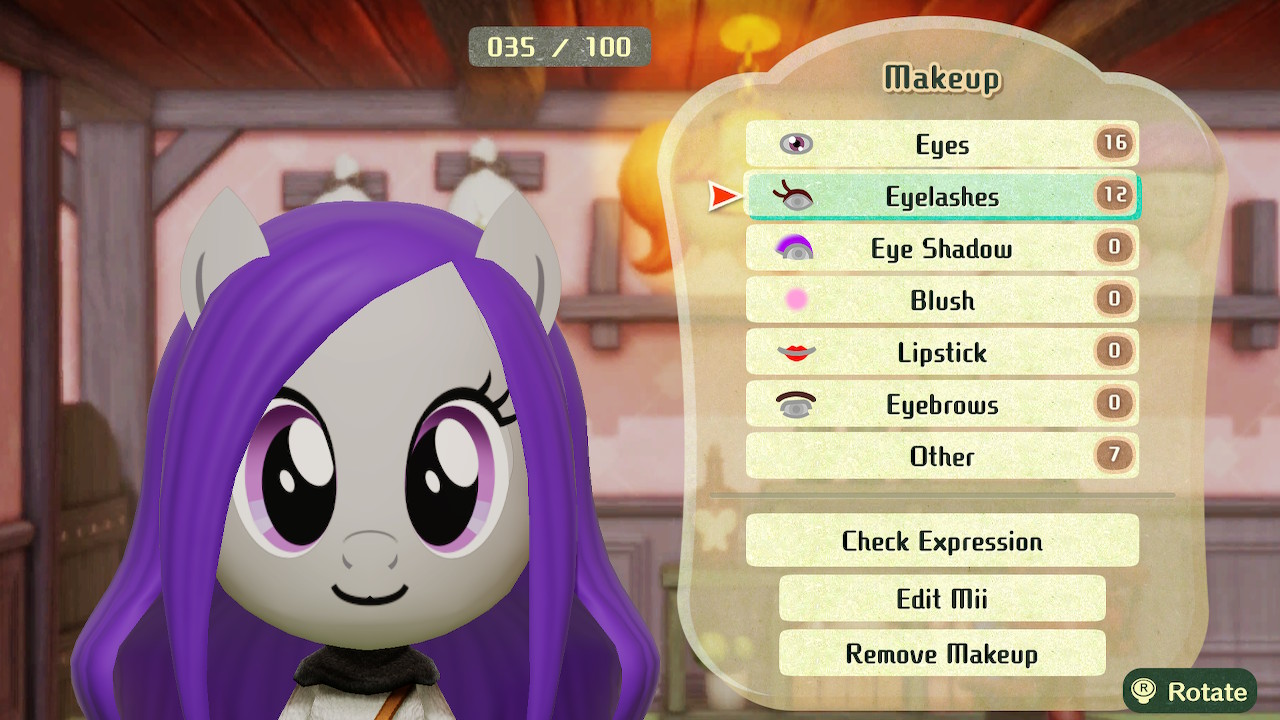Select the Eyelashes makeup row
Image resolution: width=1280 pixels, height=720 pixels.
click(942, 196)
